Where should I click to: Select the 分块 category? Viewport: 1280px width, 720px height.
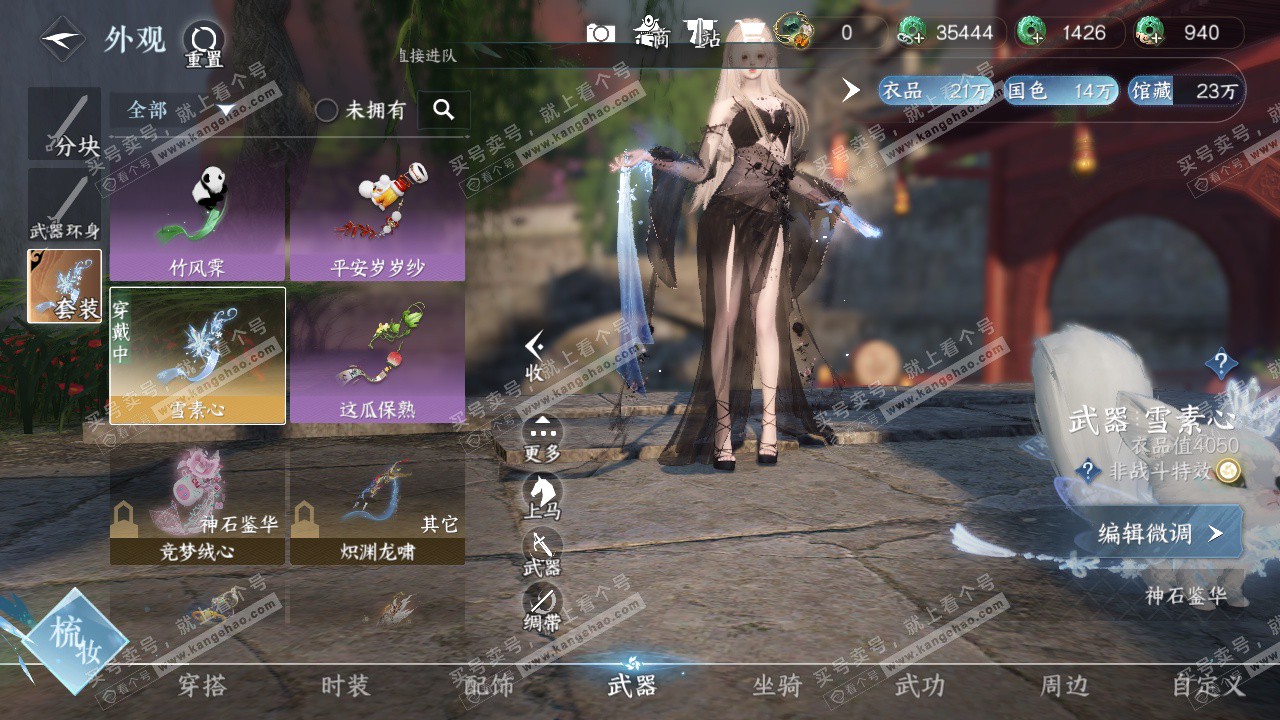(65, 124)
